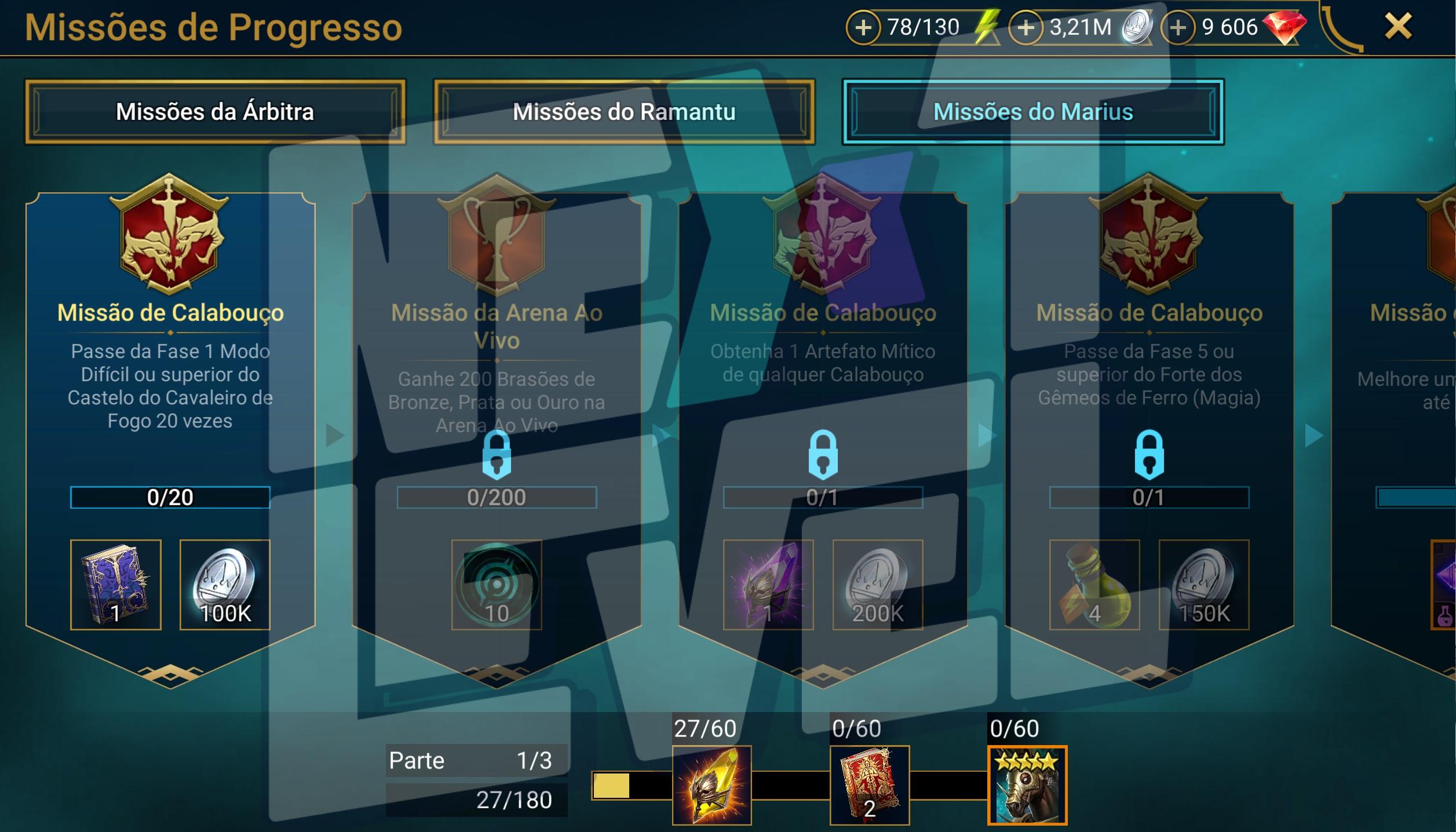Open the Missões do Ramantu tab
The width and height of the screenshot is (1456, 832).
click(624, 112)
